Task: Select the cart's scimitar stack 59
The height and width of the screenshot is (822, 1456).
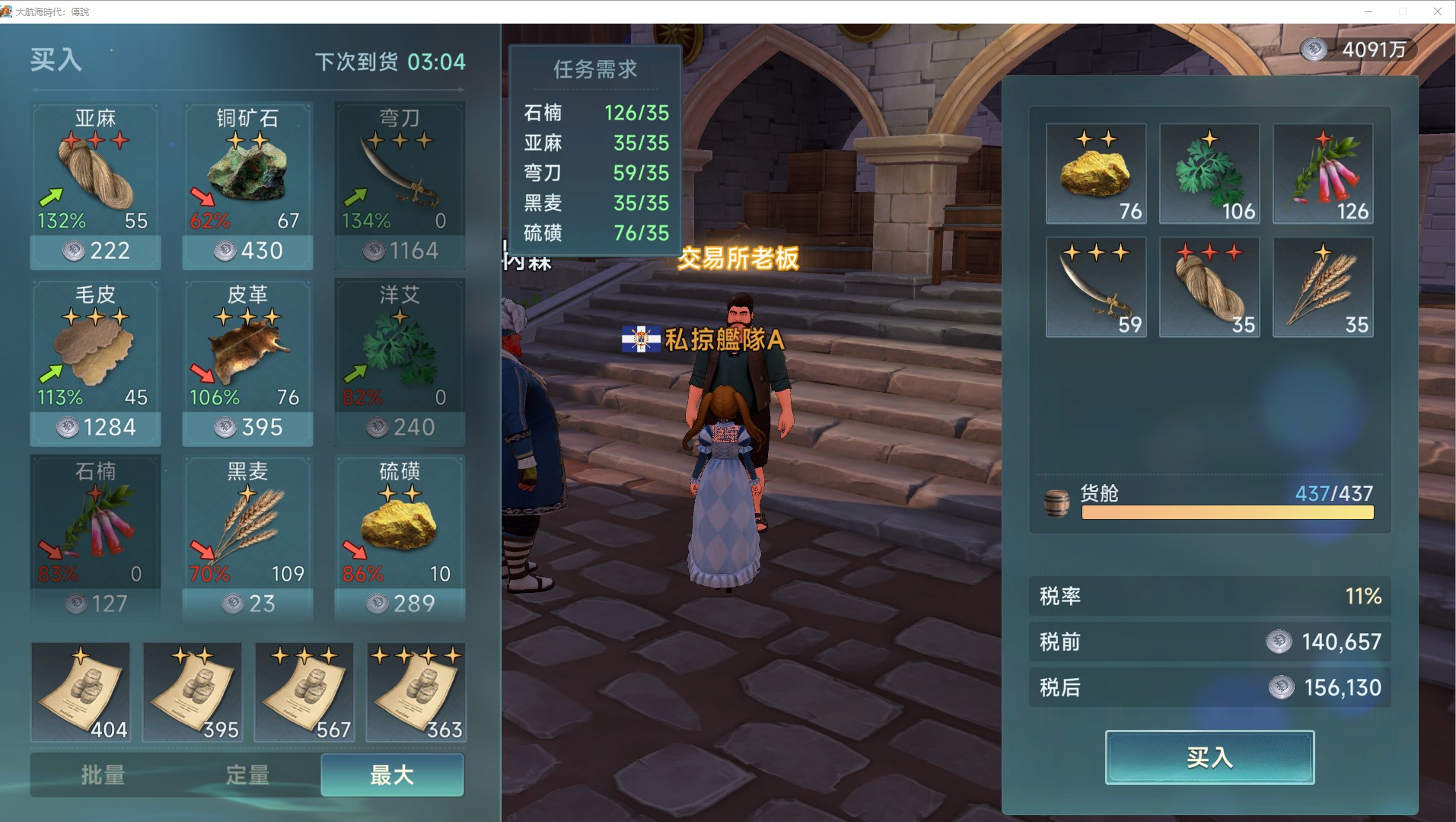Action: click(x=1096, y=287)
